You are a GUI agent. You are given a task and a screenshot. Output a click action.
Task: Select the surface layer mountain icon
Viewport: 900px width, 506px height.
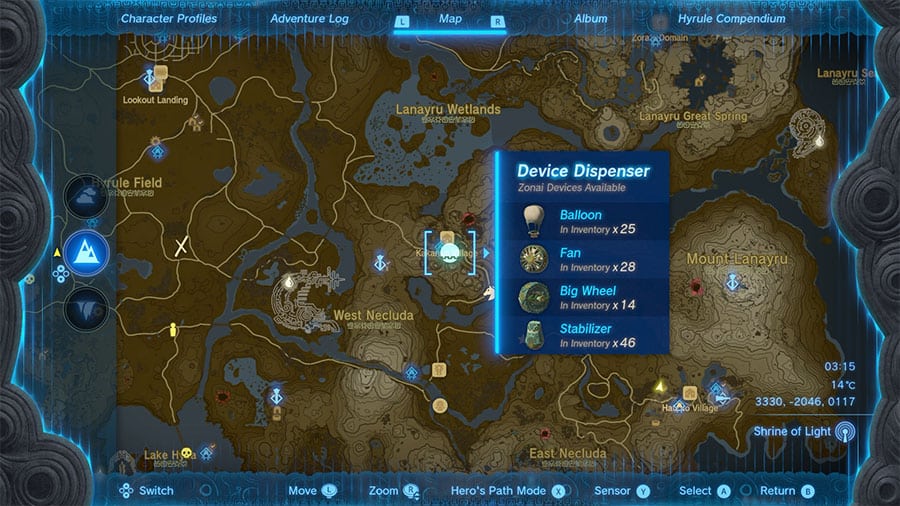coord(86,251)
